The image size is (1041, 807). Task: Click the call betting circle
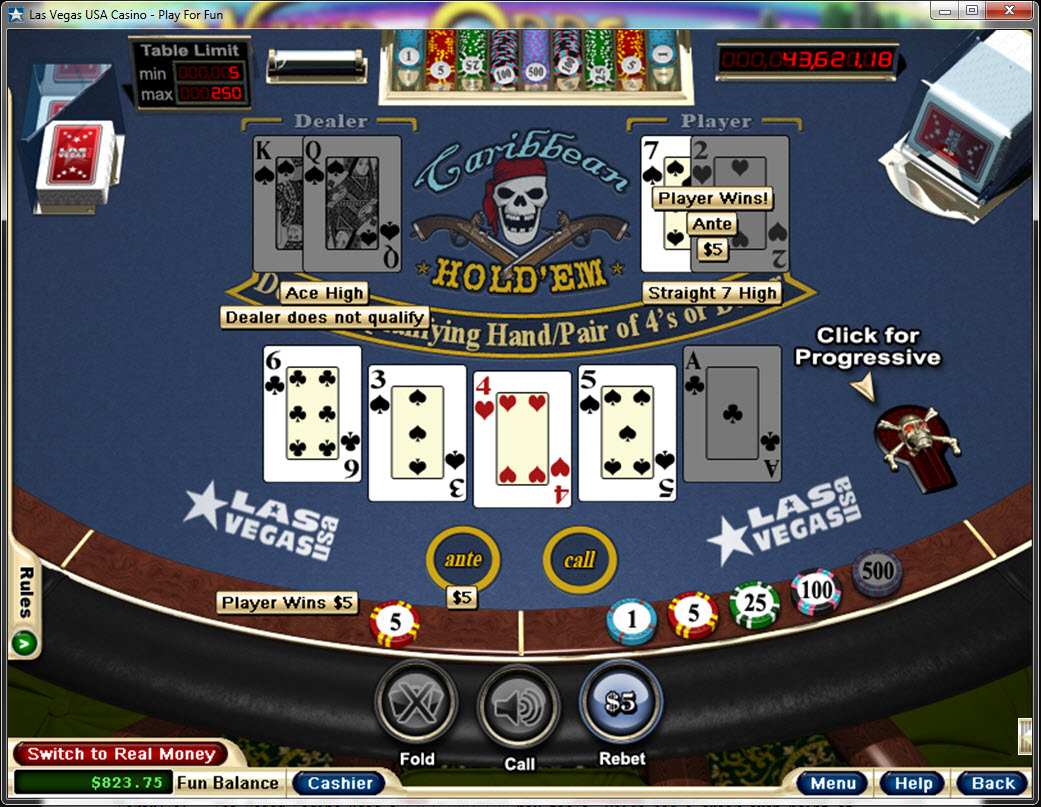click(579, 560)
